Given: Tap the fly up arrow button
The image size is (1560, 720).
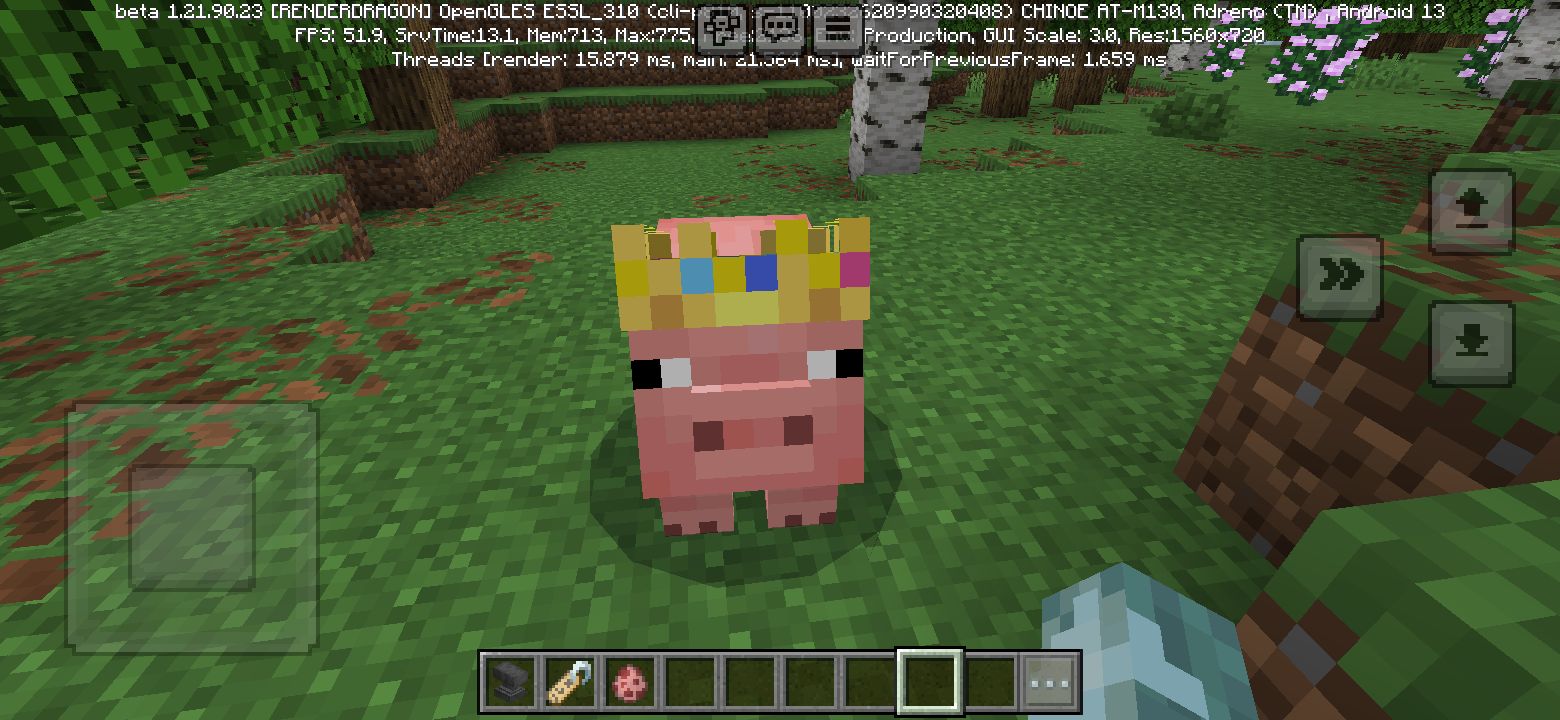Looking at the screenshot, I should 1471,211.
